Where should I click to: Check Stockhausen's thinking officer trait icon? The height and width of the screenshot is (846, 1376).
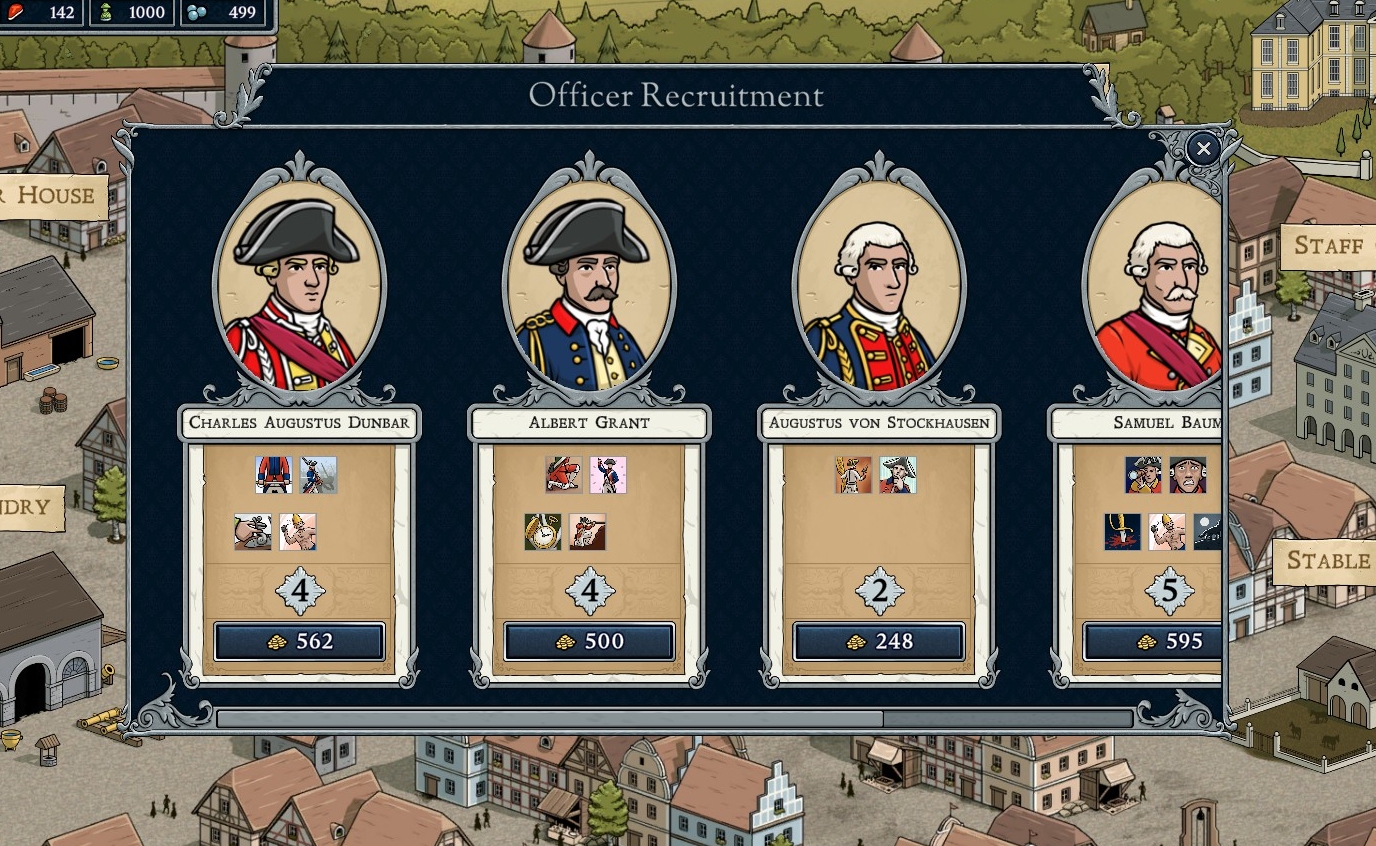tap(898, 475)
